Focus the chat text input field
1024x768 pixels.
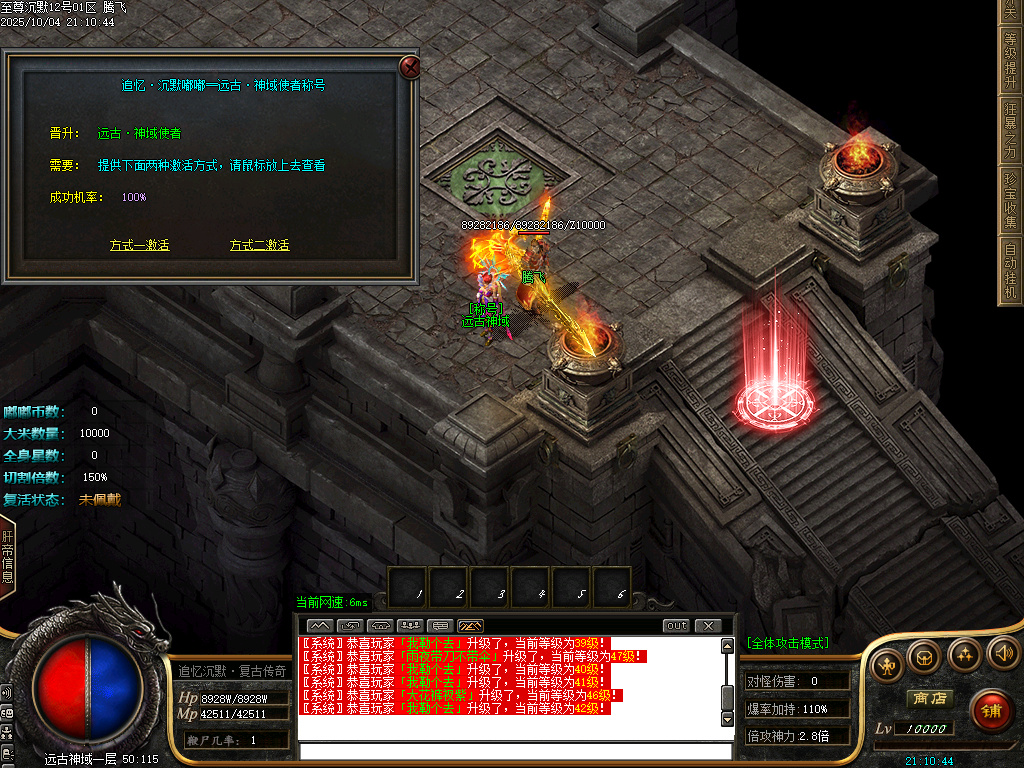(515, 751)
